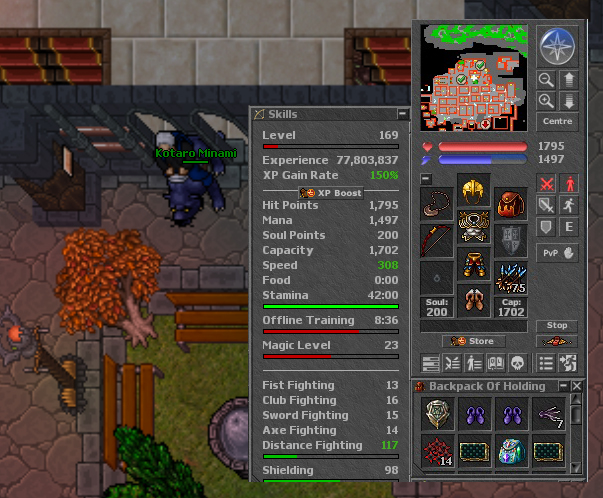Select the golden leg armor slot

(x=473, y=264)
